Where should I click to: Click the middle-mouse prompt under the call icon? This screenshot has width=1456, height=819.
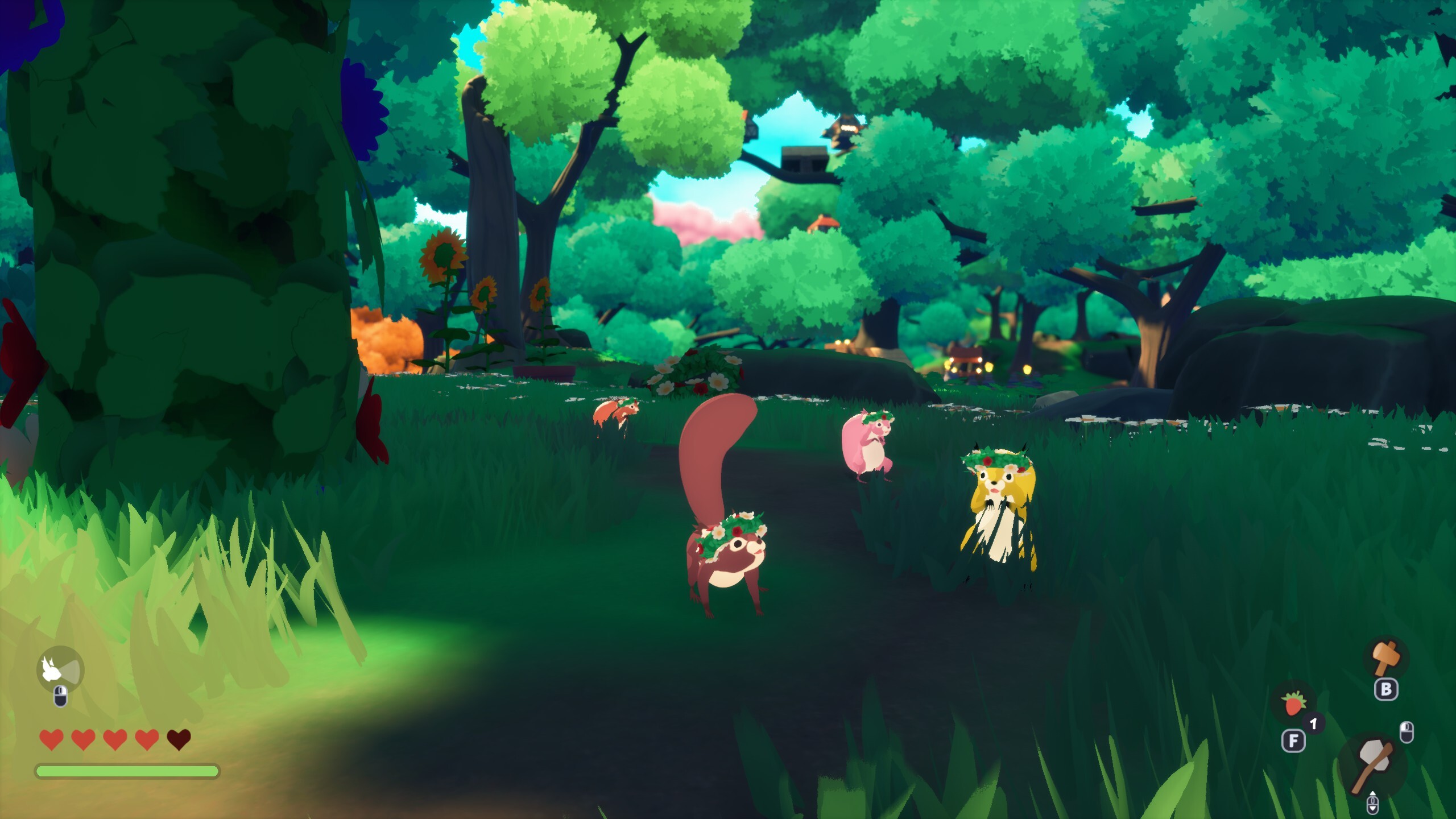tap(60, 697)
